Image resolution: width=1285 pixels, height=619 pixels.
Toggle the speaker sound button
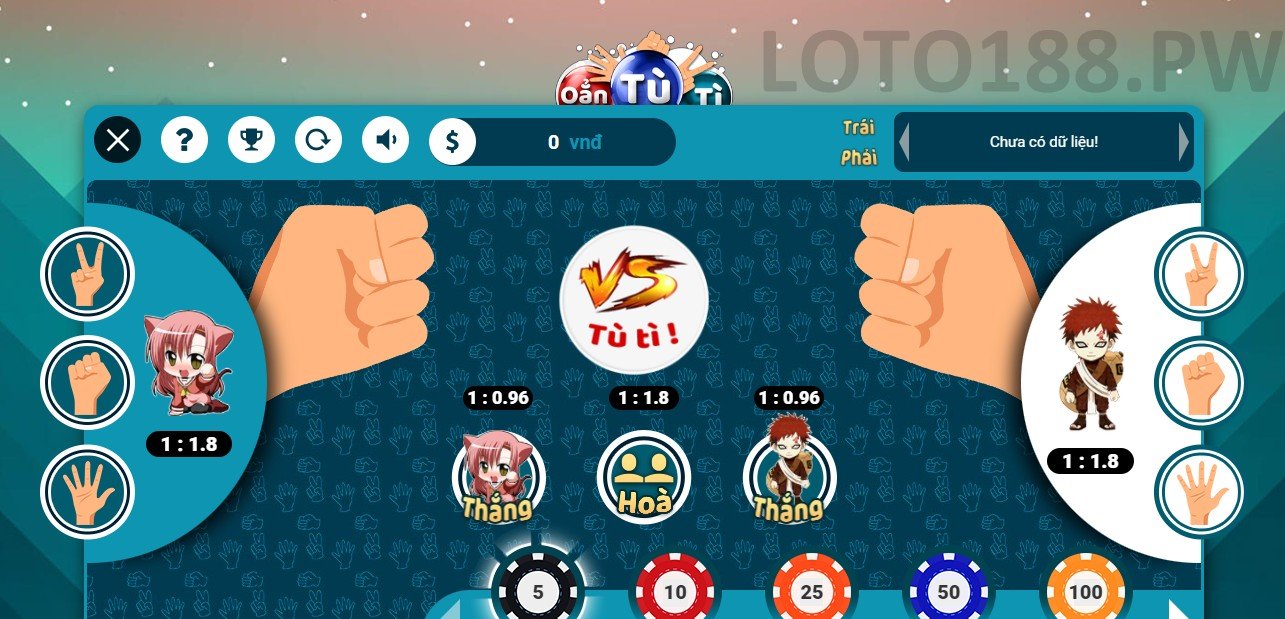pyautogui.click(x=385, y=140)
